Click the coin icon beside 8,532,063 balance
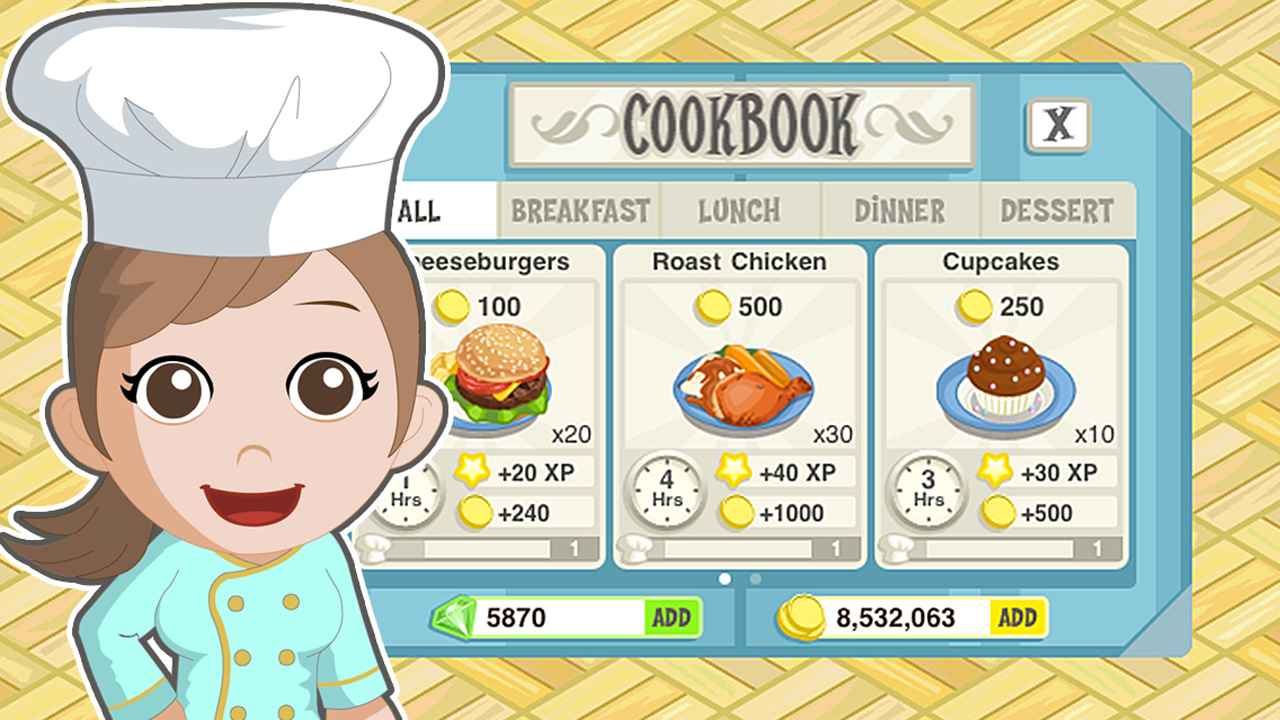The image size is (1280, 720). click(x=800, y=618)
